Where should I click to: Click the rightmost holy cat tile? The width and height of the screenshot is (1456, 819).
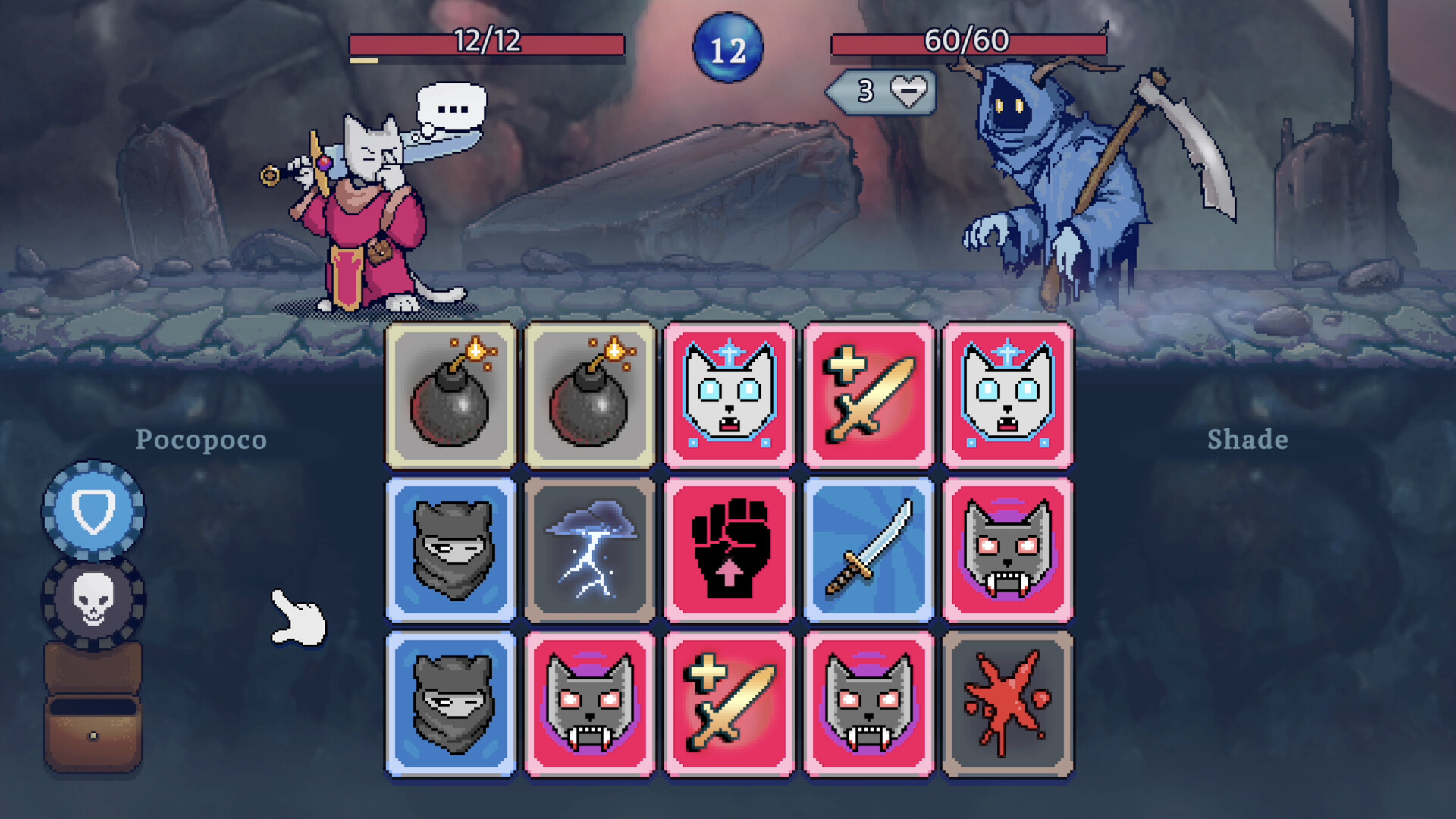(x=1007, y=395)
